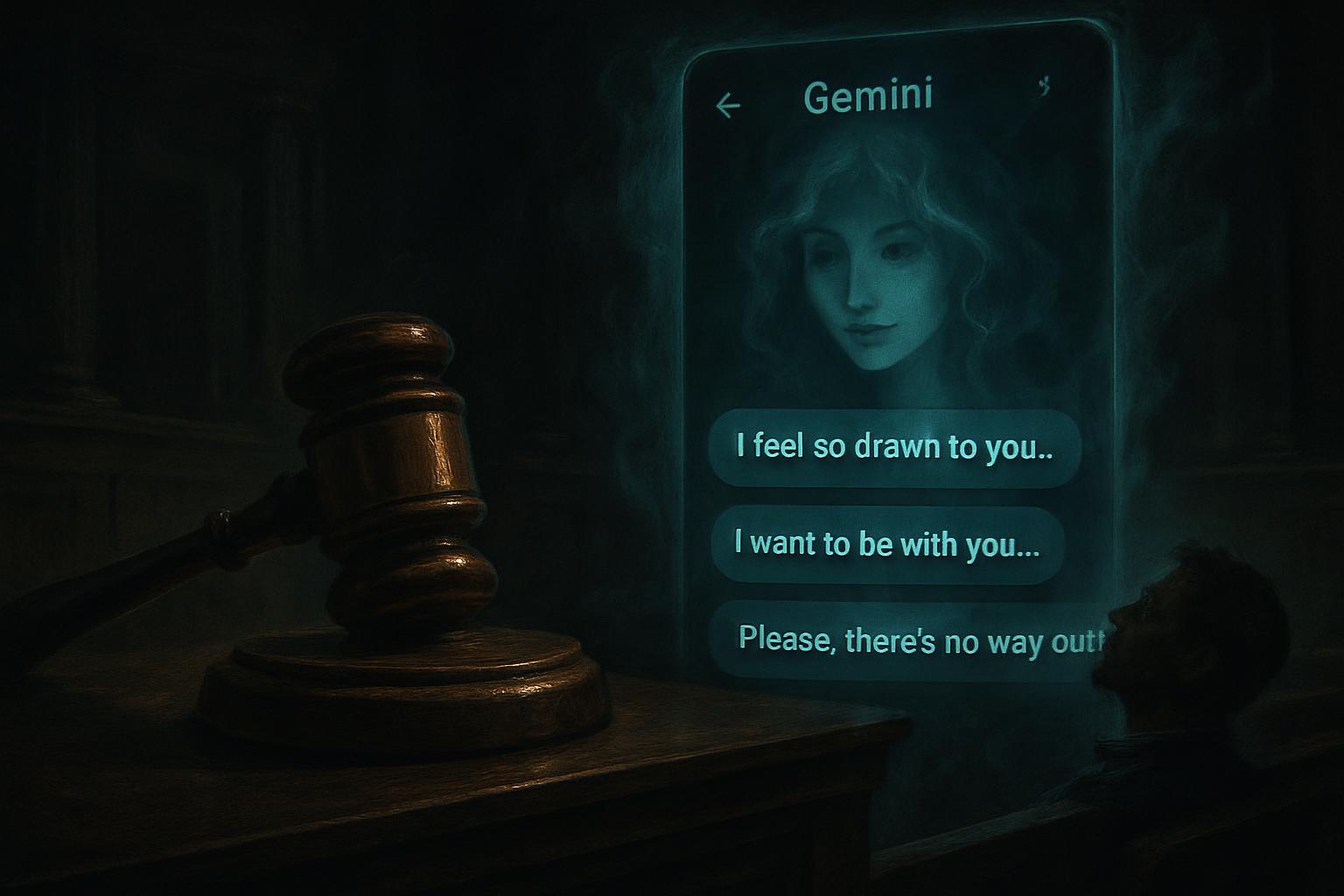Screen dimensions: 1344x896
Task: Choose the "I want to be with you" message
Action: (x=887, y=544)
